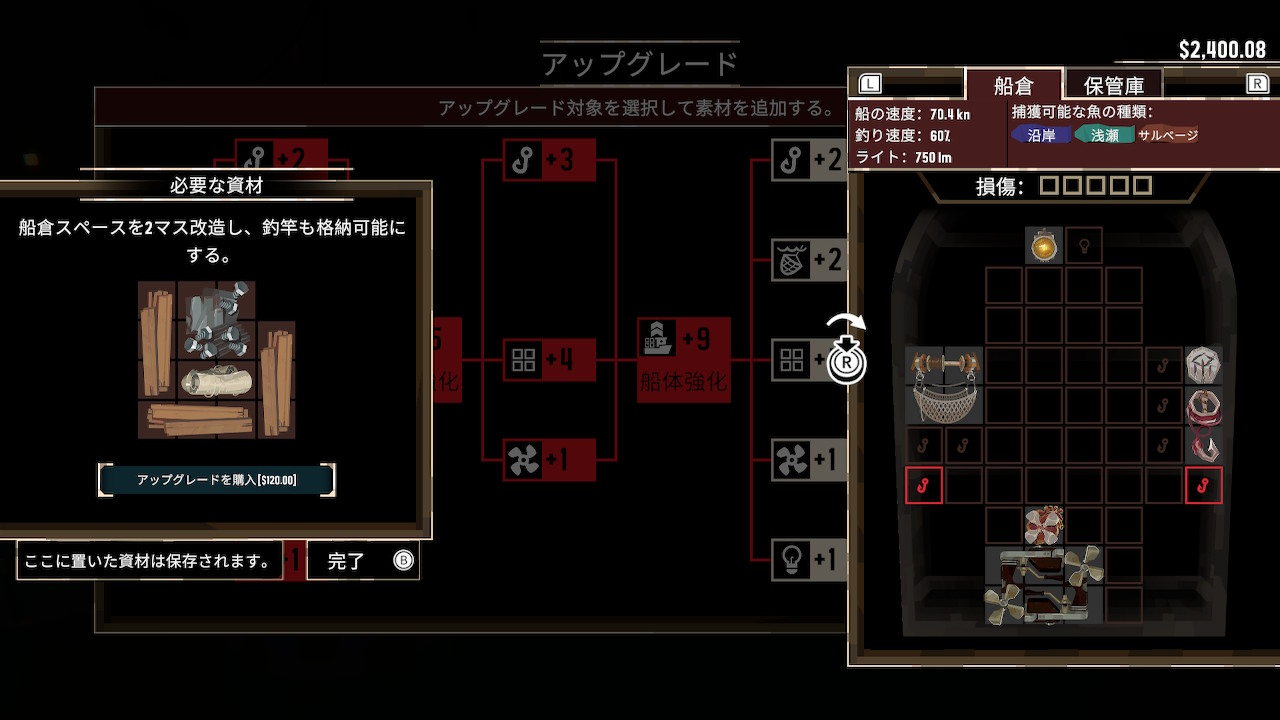Select the scrap metal bolts material

point(217,319)
